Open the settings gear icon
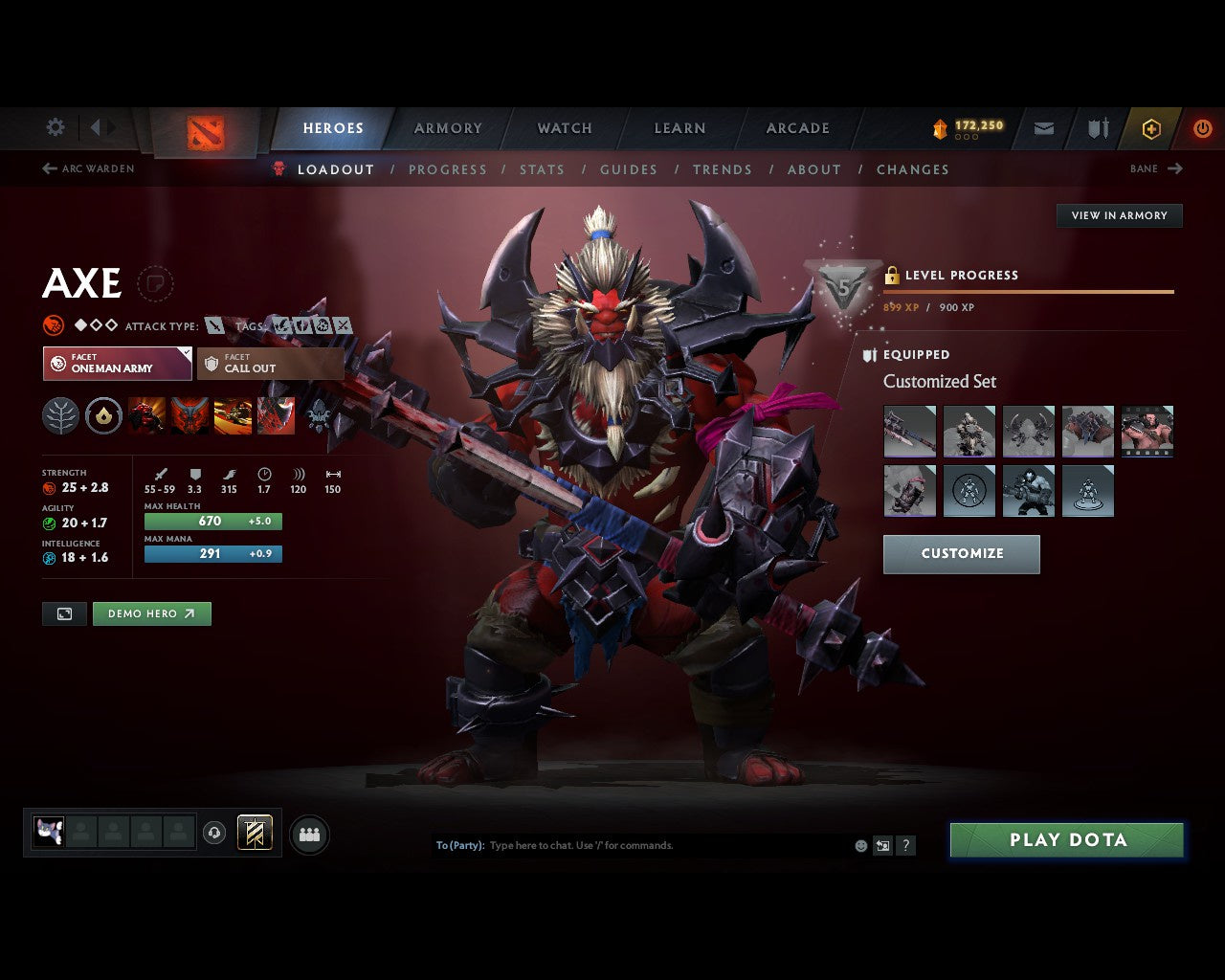 coord(55,126)
